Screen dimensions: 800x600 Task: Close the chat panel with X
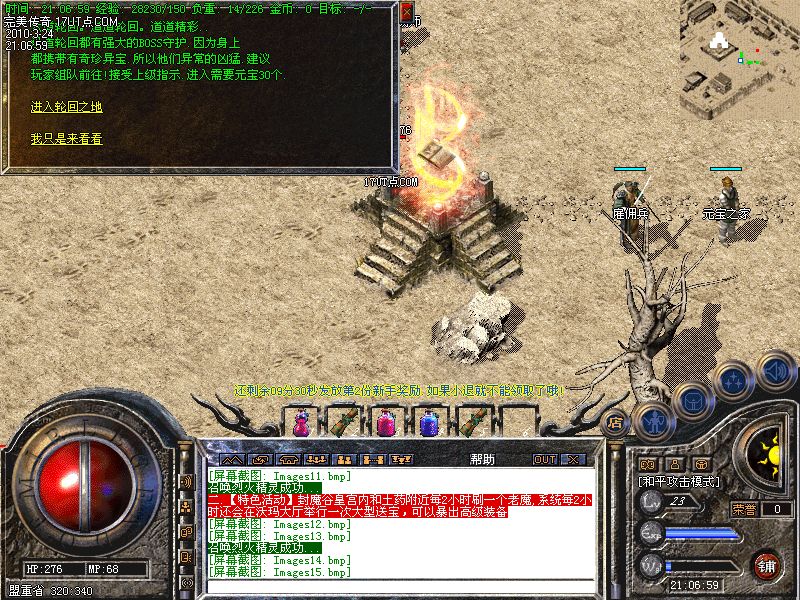click(572, 459)
